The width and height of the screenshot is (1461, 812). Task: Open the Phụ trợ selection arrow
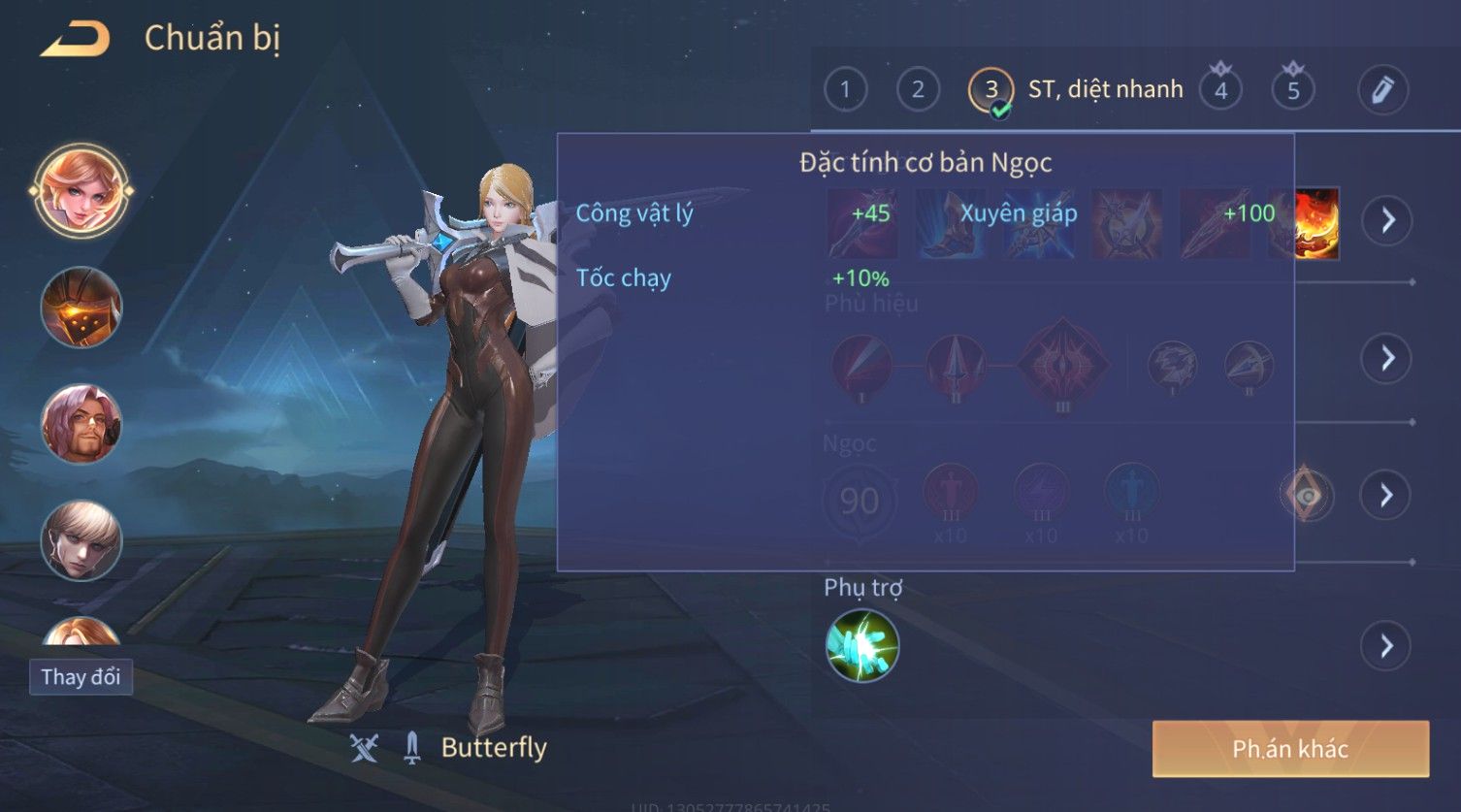[x=1387, y=646]
